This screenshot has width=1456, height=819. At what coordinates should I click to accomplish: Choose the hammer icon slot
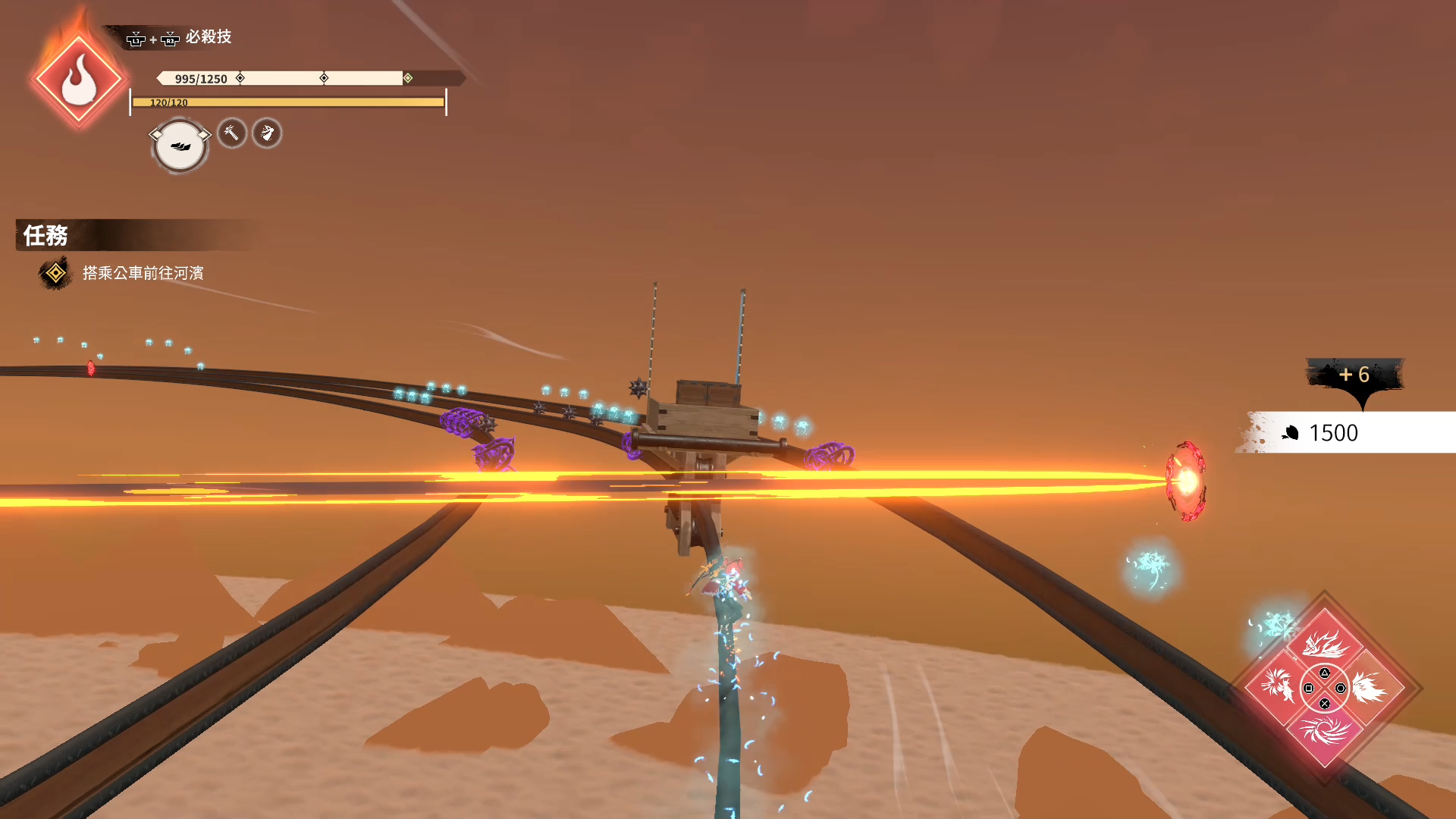pyautogui.click(x=232, y=133)
